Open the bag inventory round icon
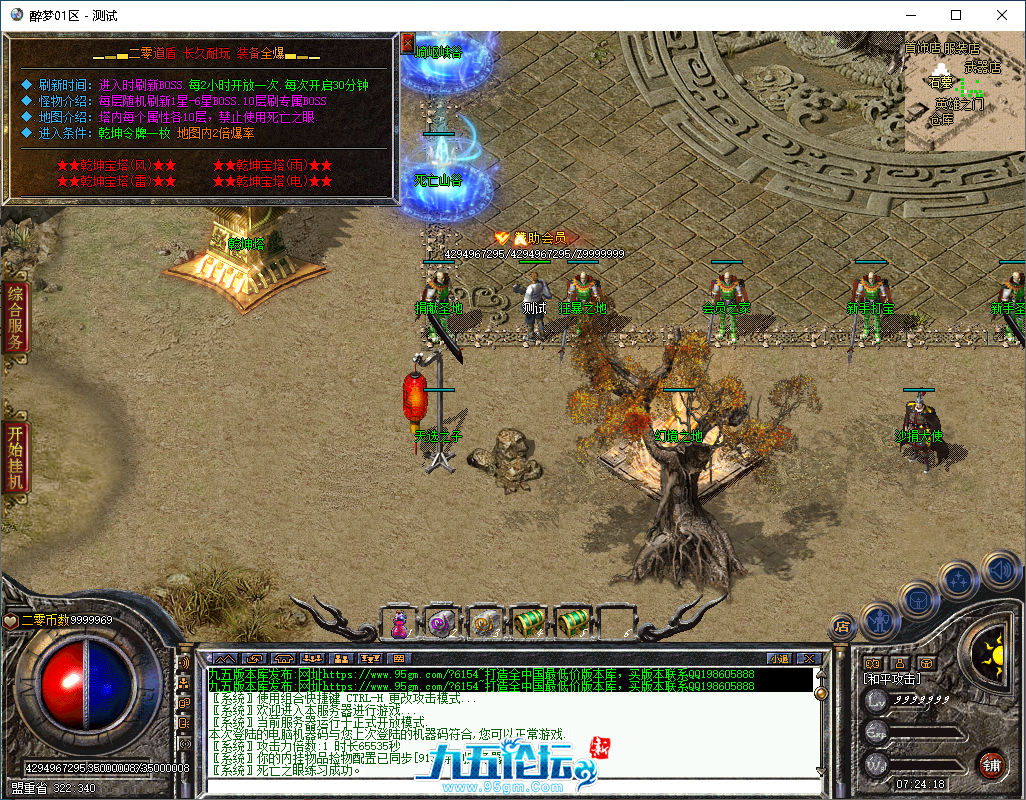The width and height of the screenshot is (1026, 800). [917, 598]
